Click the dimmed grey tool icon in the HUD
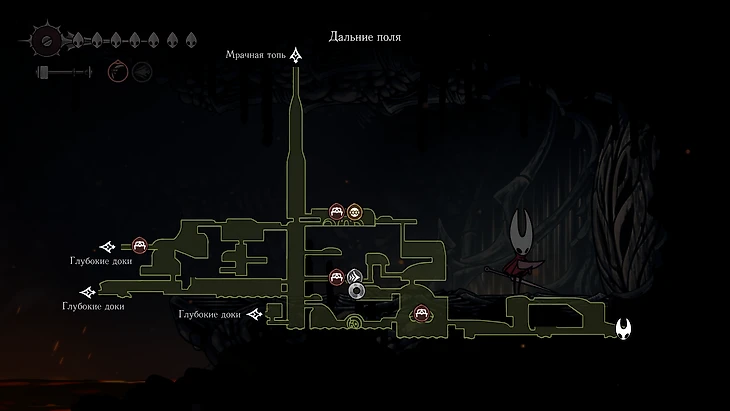Viewport: 730px width, 411px height. (141, 72)
